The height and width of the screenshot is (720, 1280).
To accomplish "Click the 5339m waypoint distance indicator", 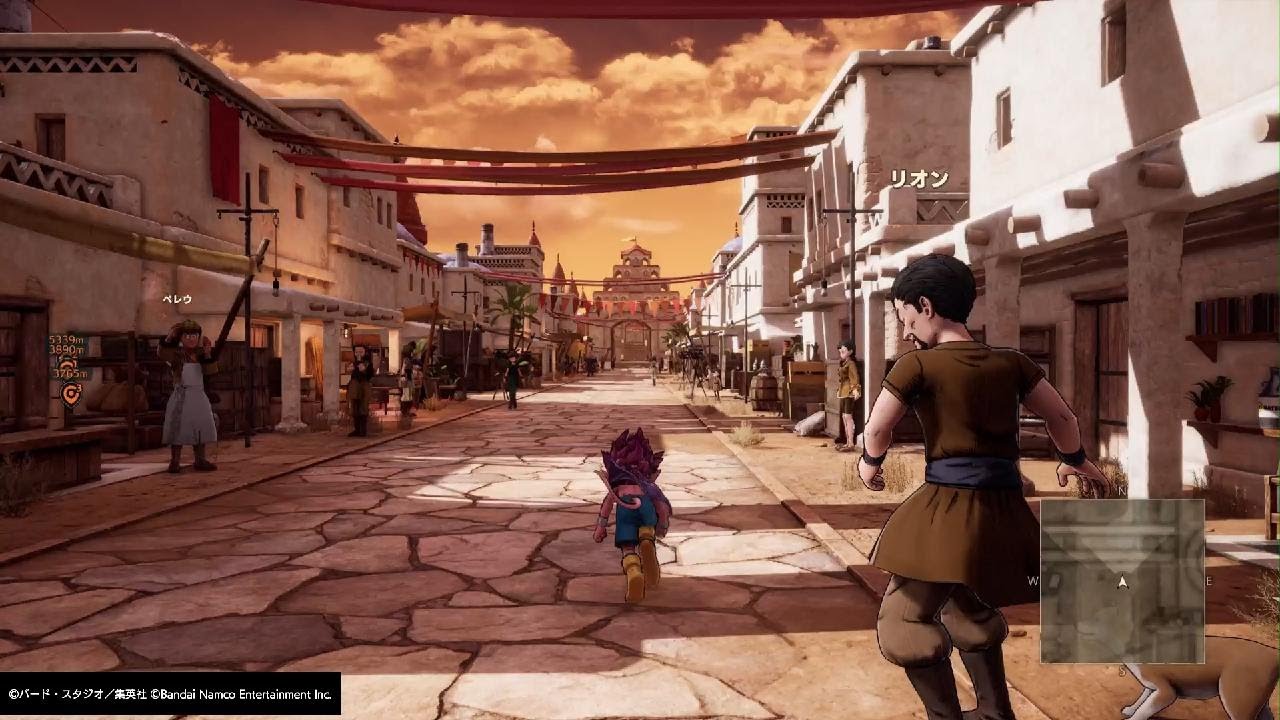I will [67, 340].
